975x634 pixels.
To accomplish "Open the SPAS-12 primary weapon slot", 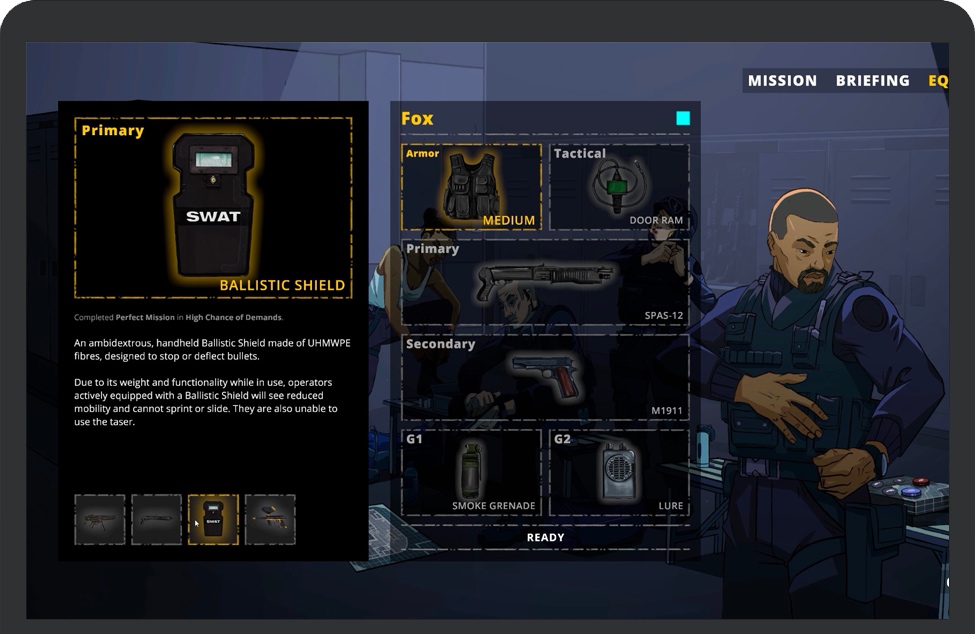I will (545, 281).
